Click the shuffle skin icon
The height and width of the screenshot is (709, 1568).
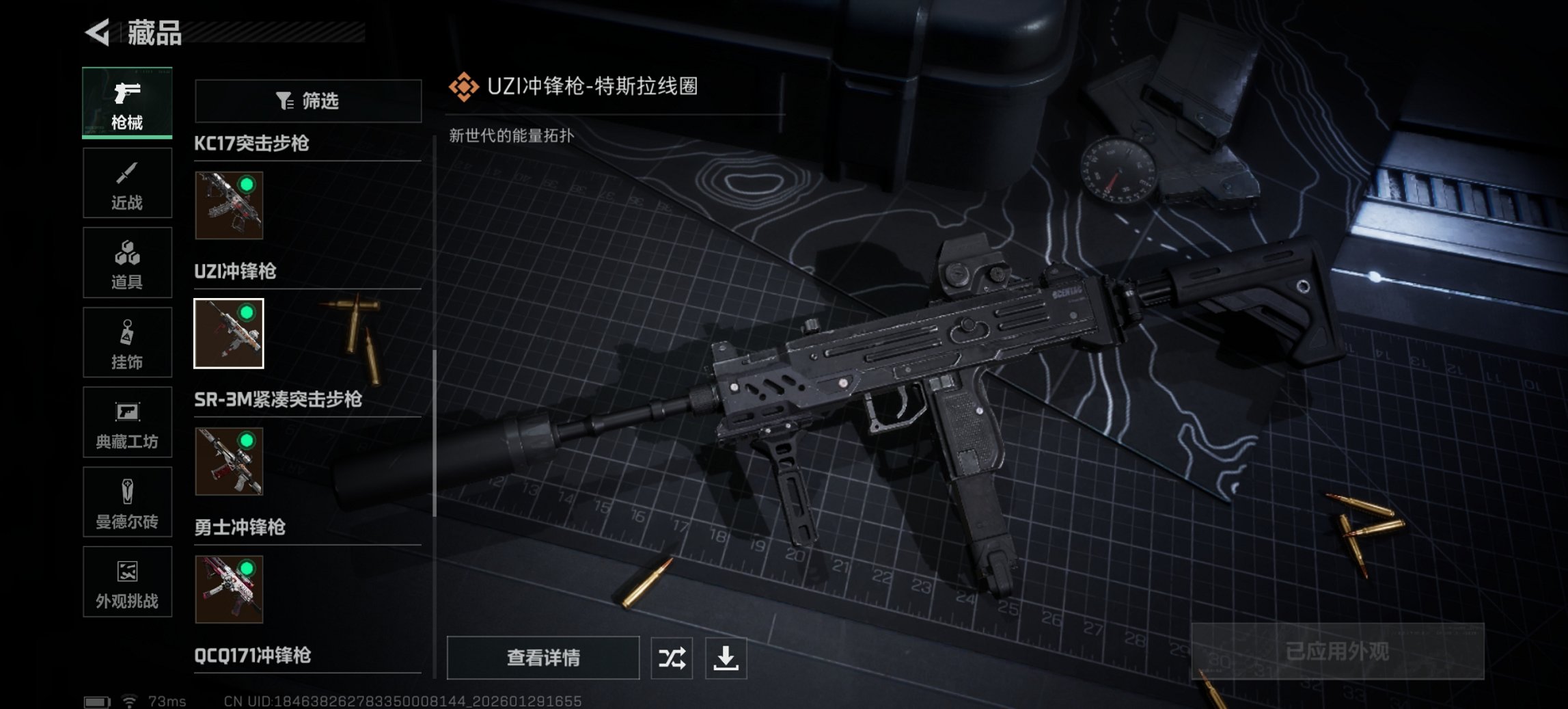pos(671,658)
